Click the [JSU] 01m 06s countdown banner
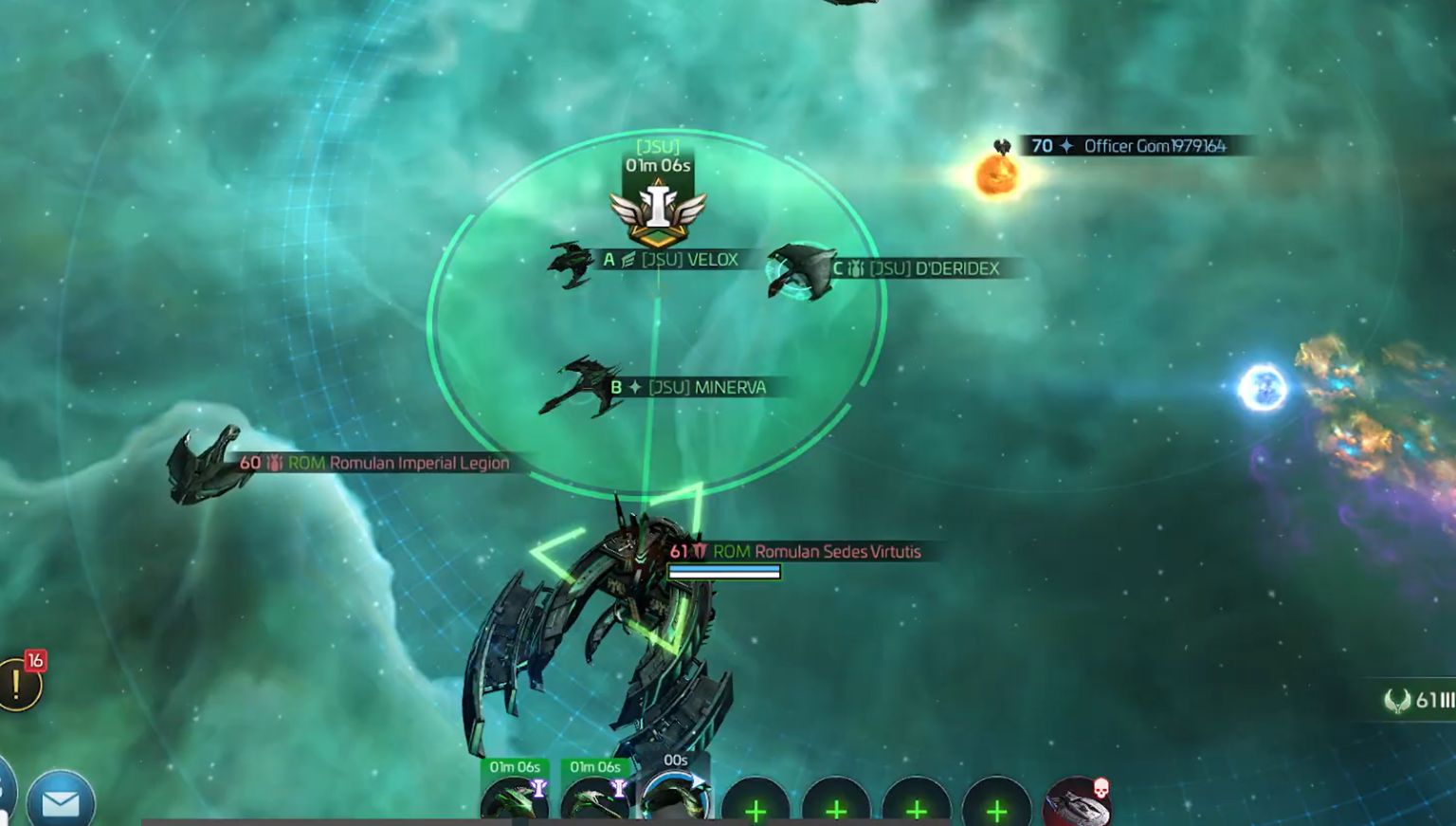The height and width of the screenshot is (826, 1456). coord(659,156)
